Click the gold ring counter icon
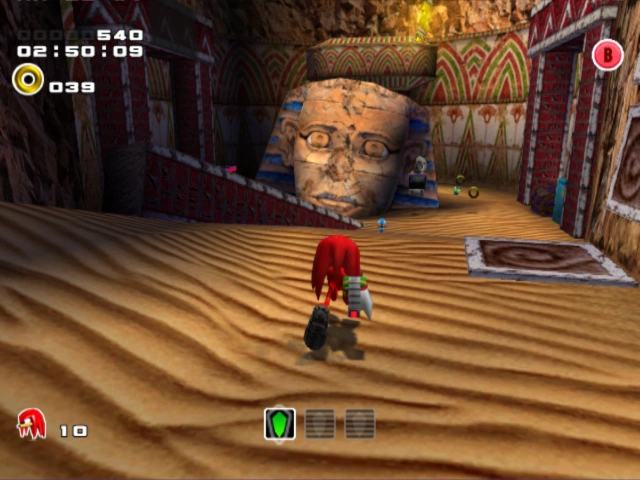 click(x=28, y=79)
